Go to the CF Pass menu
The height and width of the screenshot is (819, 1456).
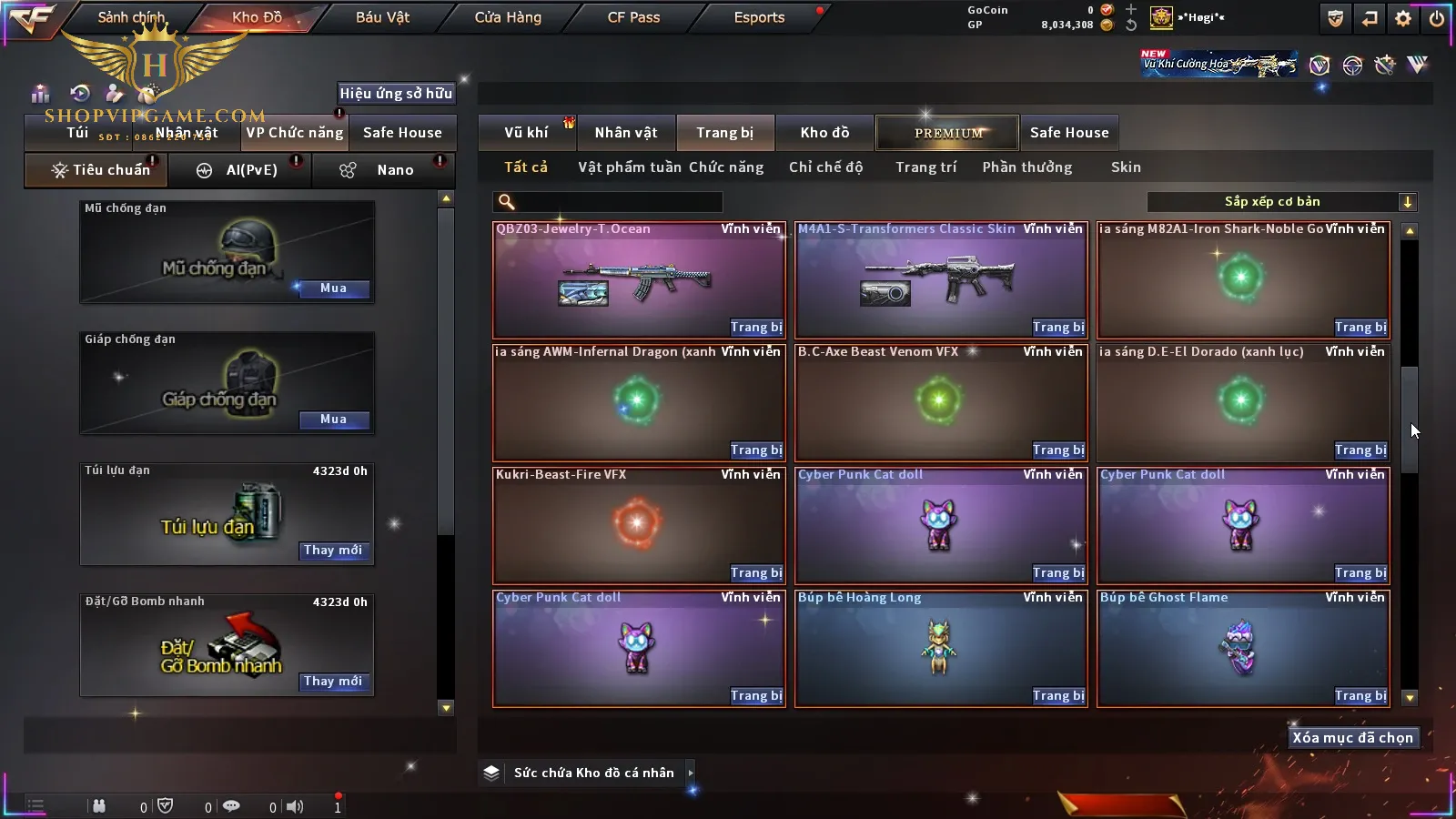[633, 17]
